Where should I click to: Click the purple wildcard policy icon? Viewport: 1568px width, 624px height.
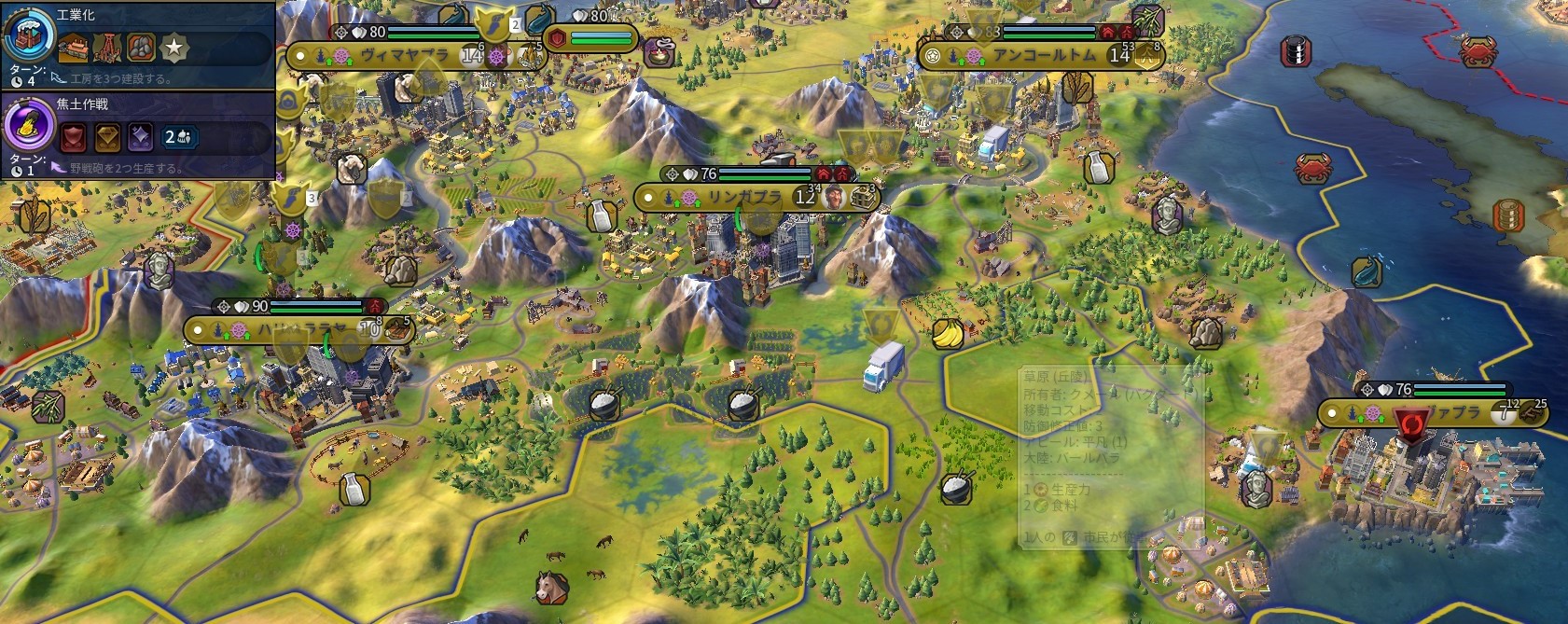coord(141,138)
